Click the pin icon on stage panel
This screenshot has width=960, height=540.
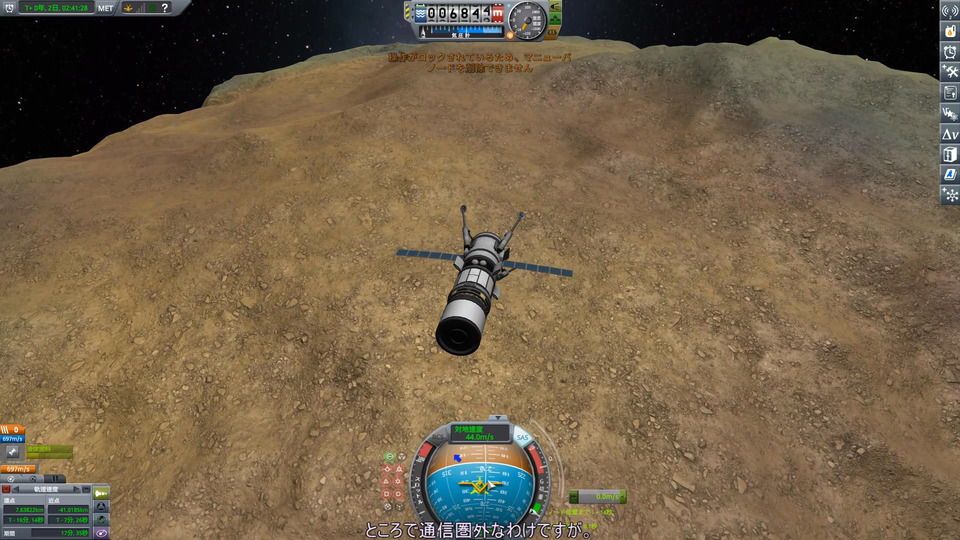tap(12, 452)
